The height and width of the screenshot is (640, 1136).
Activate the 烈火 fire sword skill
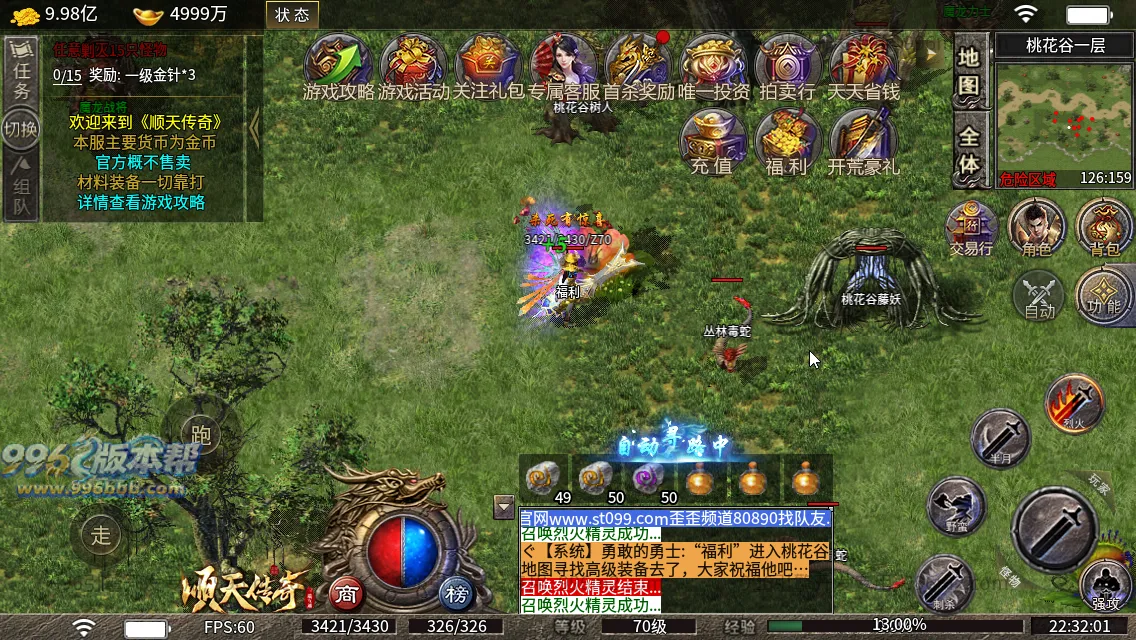1074,402
